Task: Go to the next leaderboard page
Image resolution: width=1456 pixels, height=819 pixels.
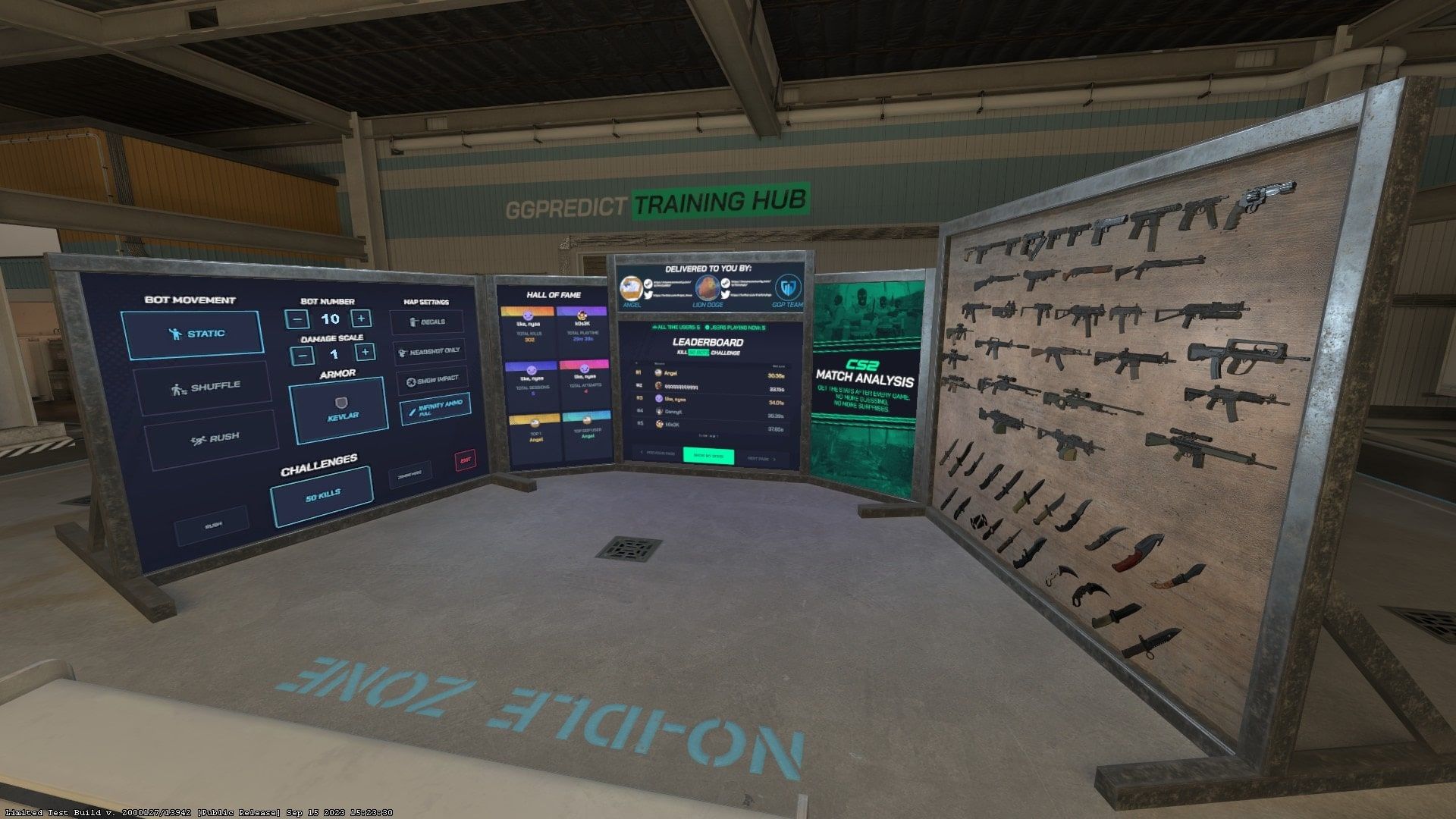Action: pos(761,457)
